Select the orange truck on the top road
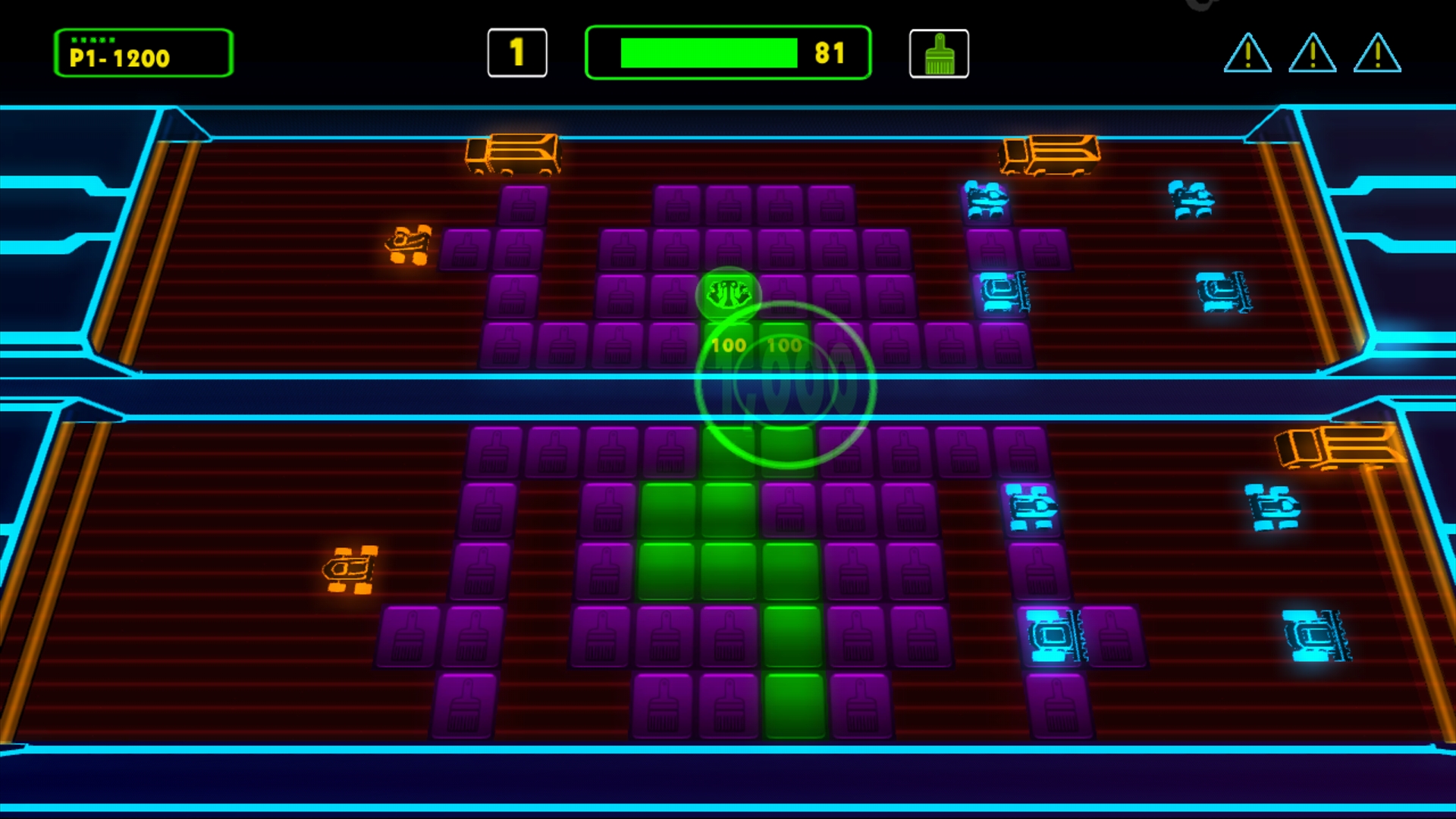The image size is (1456, 819). 514,155
